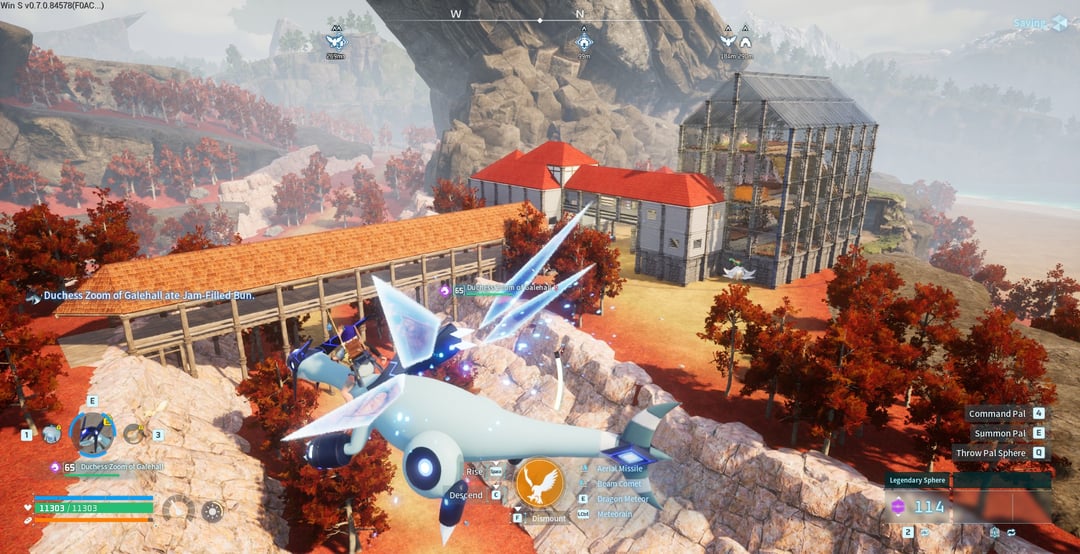Click the Throw Pal Sphere option
Screen dimensions: 1080x554
991,452
